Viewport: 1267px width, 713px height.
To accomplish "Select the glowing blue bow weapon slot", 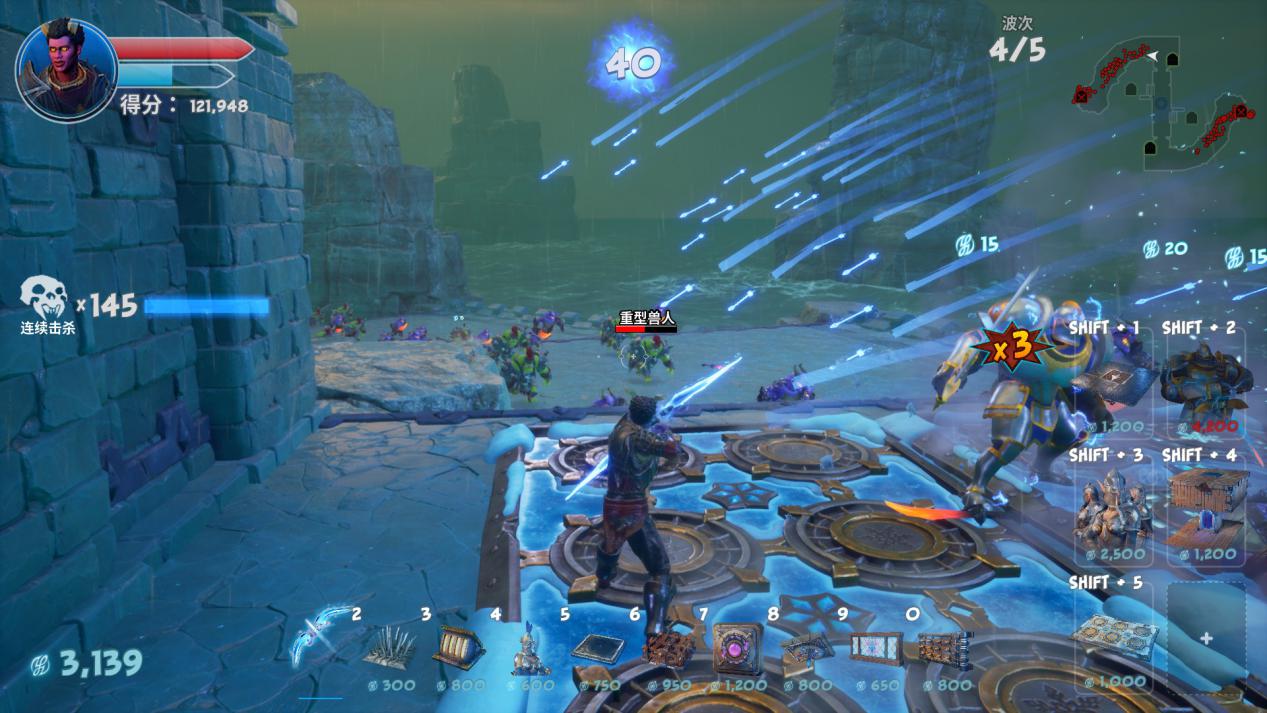I will coord(321,637).
